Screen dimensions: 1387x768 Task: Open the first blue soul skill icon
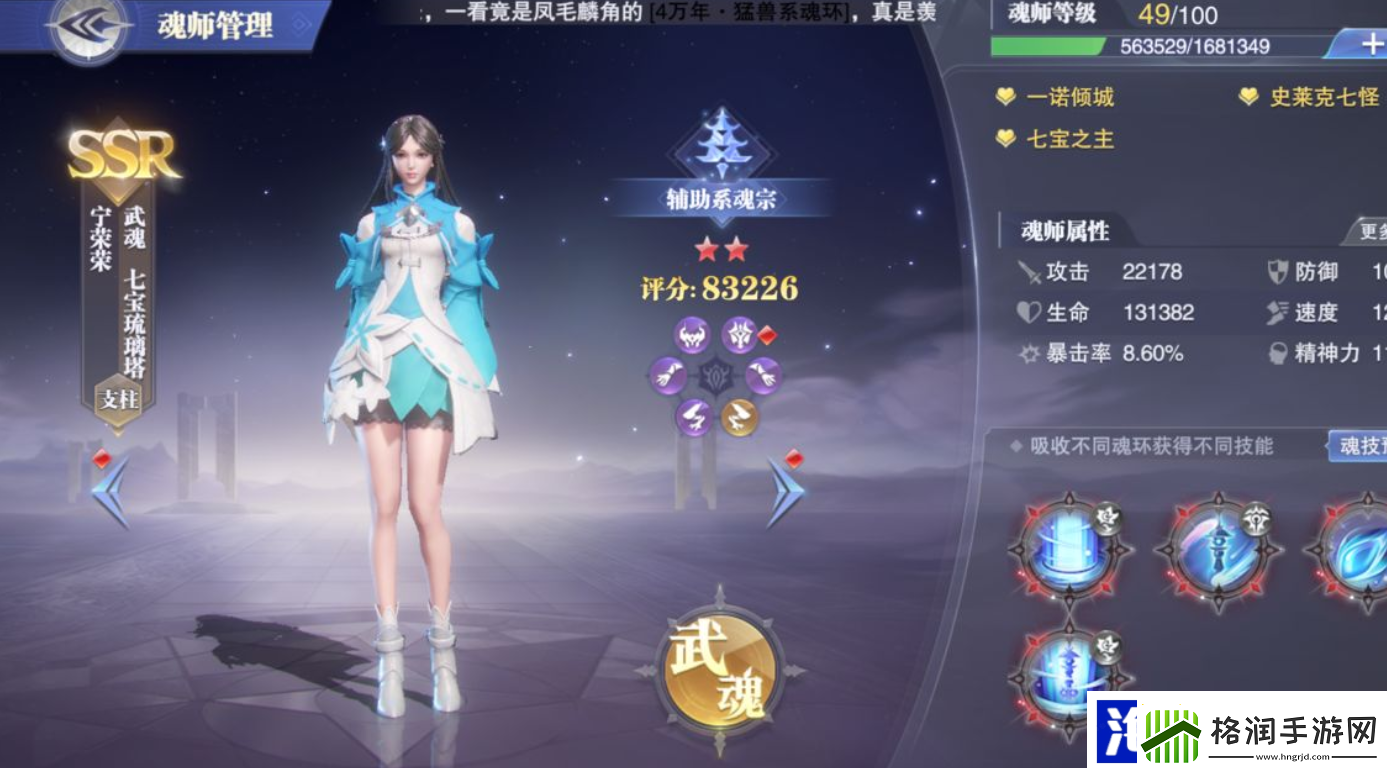[x=1068, y=549]
